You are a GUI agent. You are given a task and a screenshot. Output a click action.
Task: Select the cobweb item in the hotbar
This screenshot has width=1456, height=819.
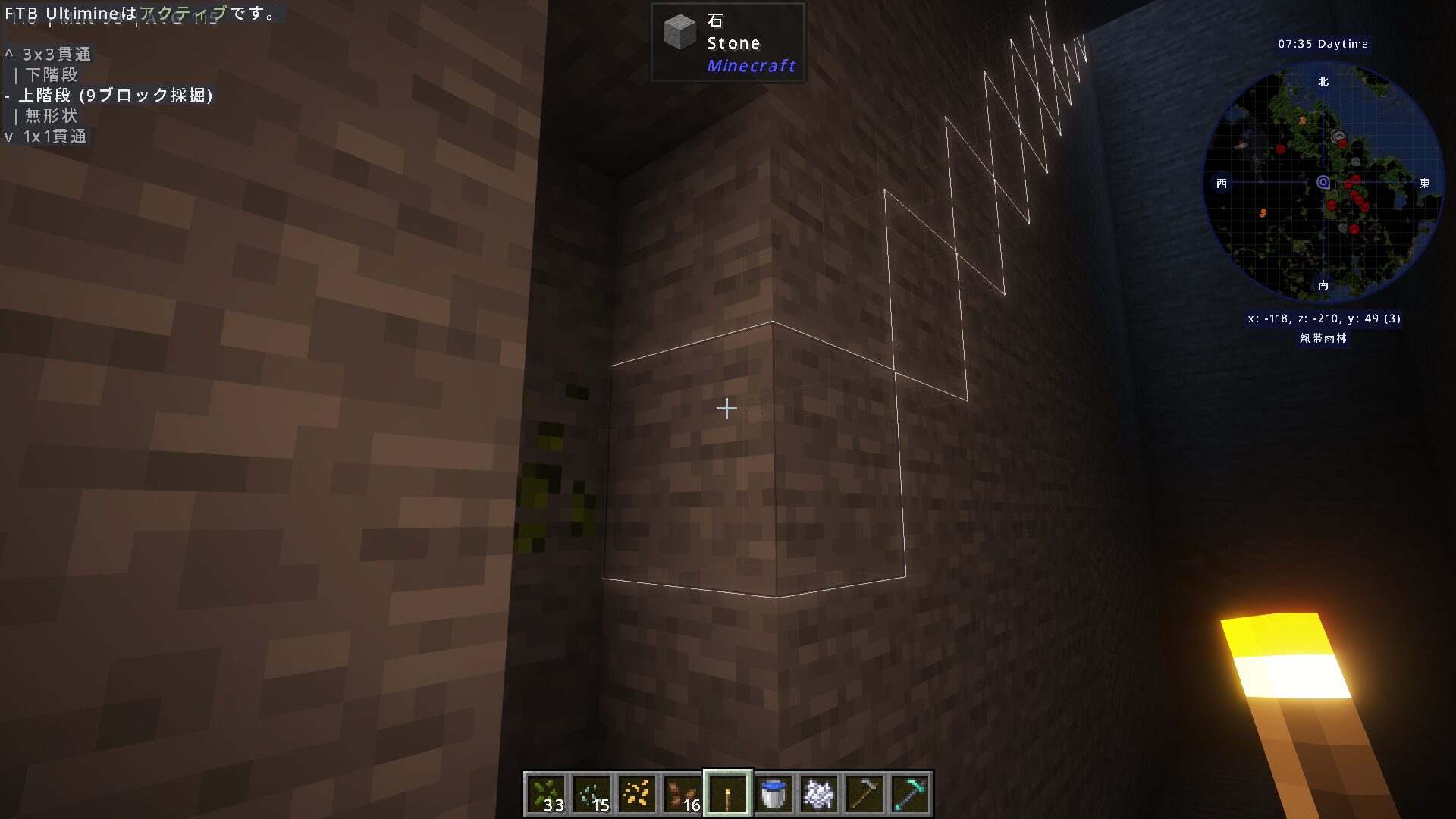(x=817, y=792)
